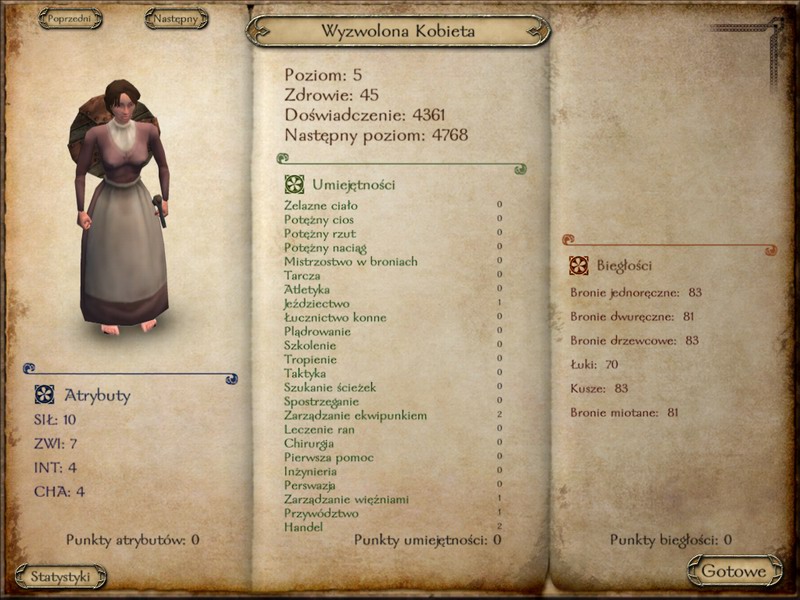Viewport: 800px width, 600px height.
Task: Go to previous character with Poprzedni
Action: tap(70, 18)
